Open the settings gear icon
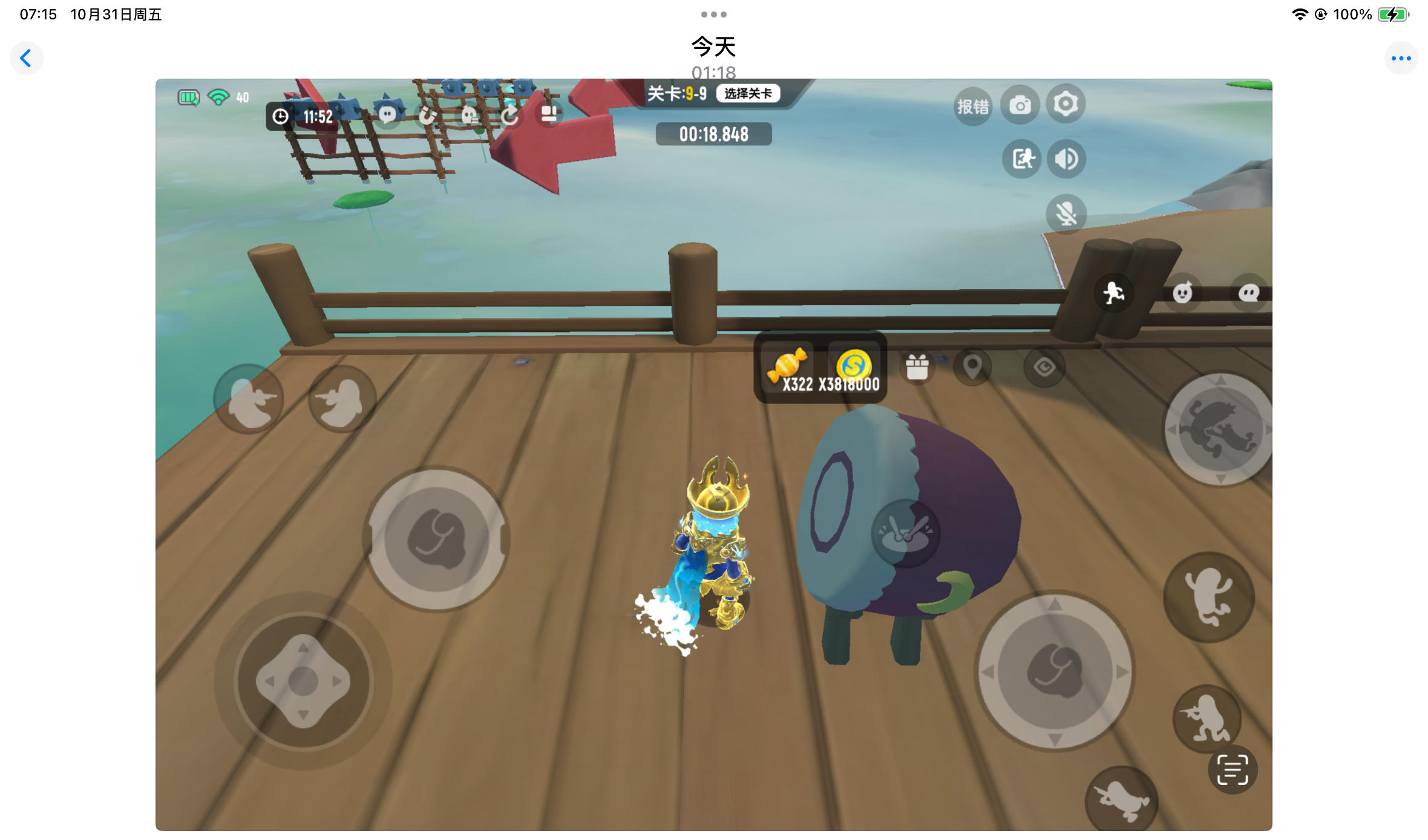The image size is (1428, 840). 1065,104
